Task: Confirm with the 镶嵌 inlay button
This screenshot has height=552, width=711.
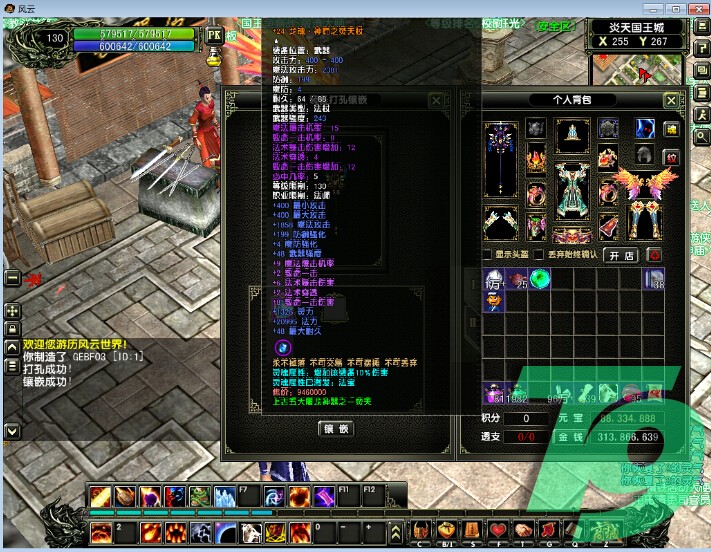Action: [x=336, y=429]
